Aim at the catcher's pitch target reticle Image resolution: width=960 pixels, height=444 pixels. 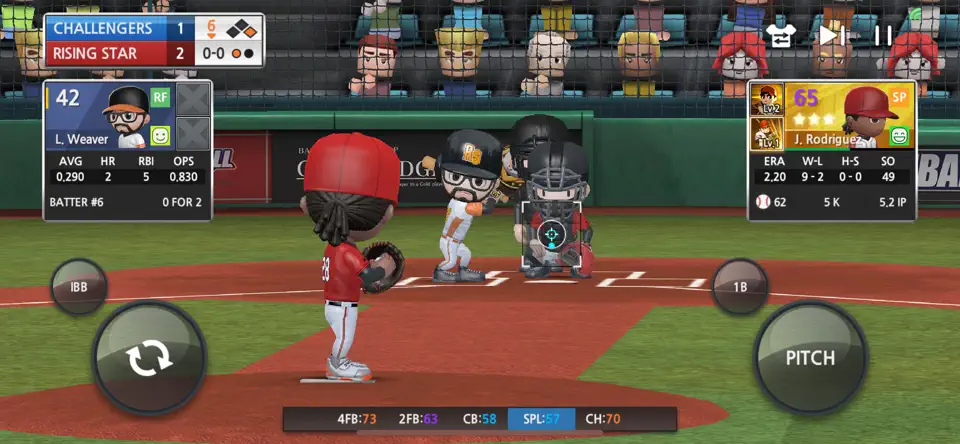551,234
